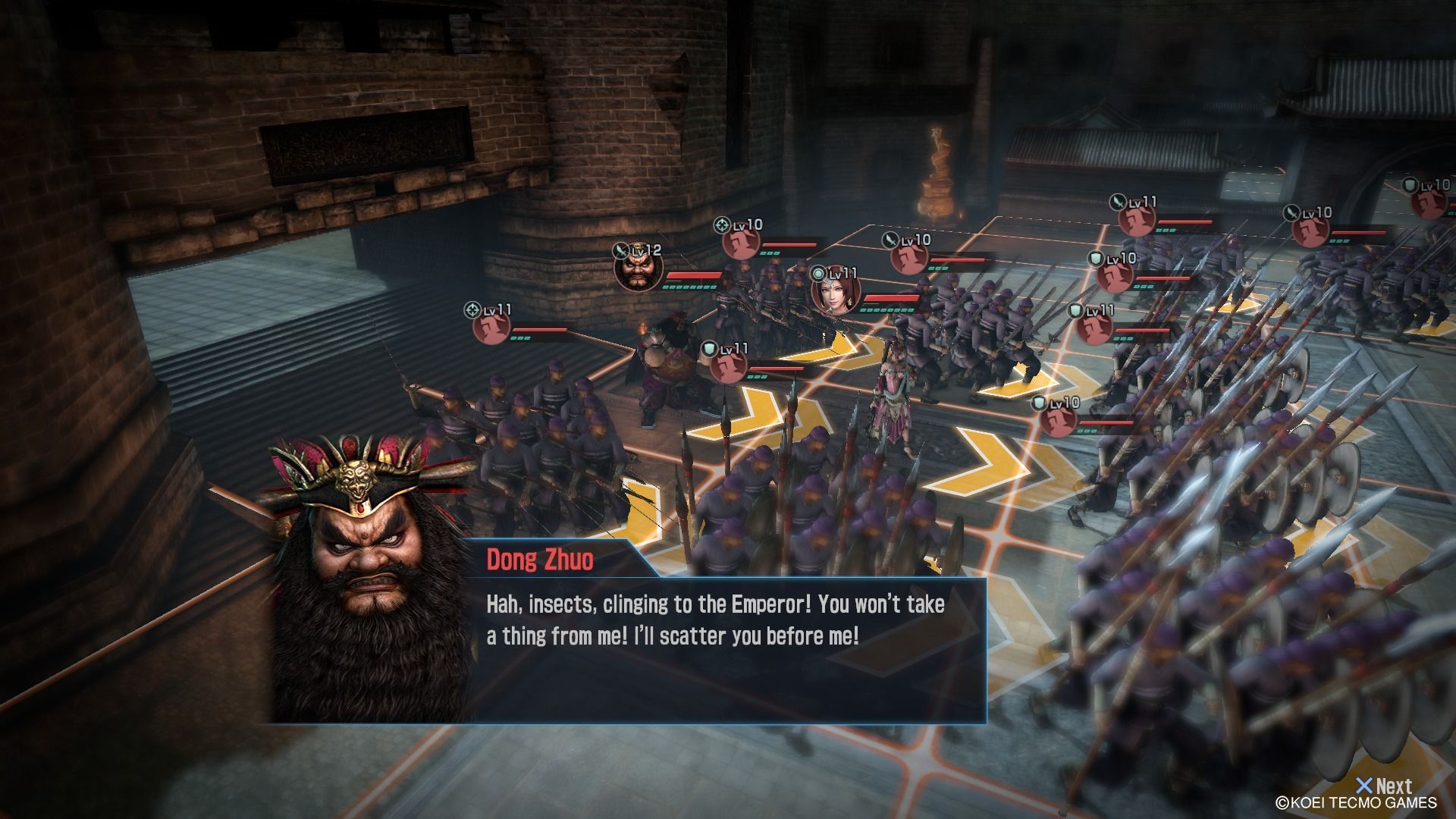Pick the Lv11 archer soldier unit marker

pos(491,327)
